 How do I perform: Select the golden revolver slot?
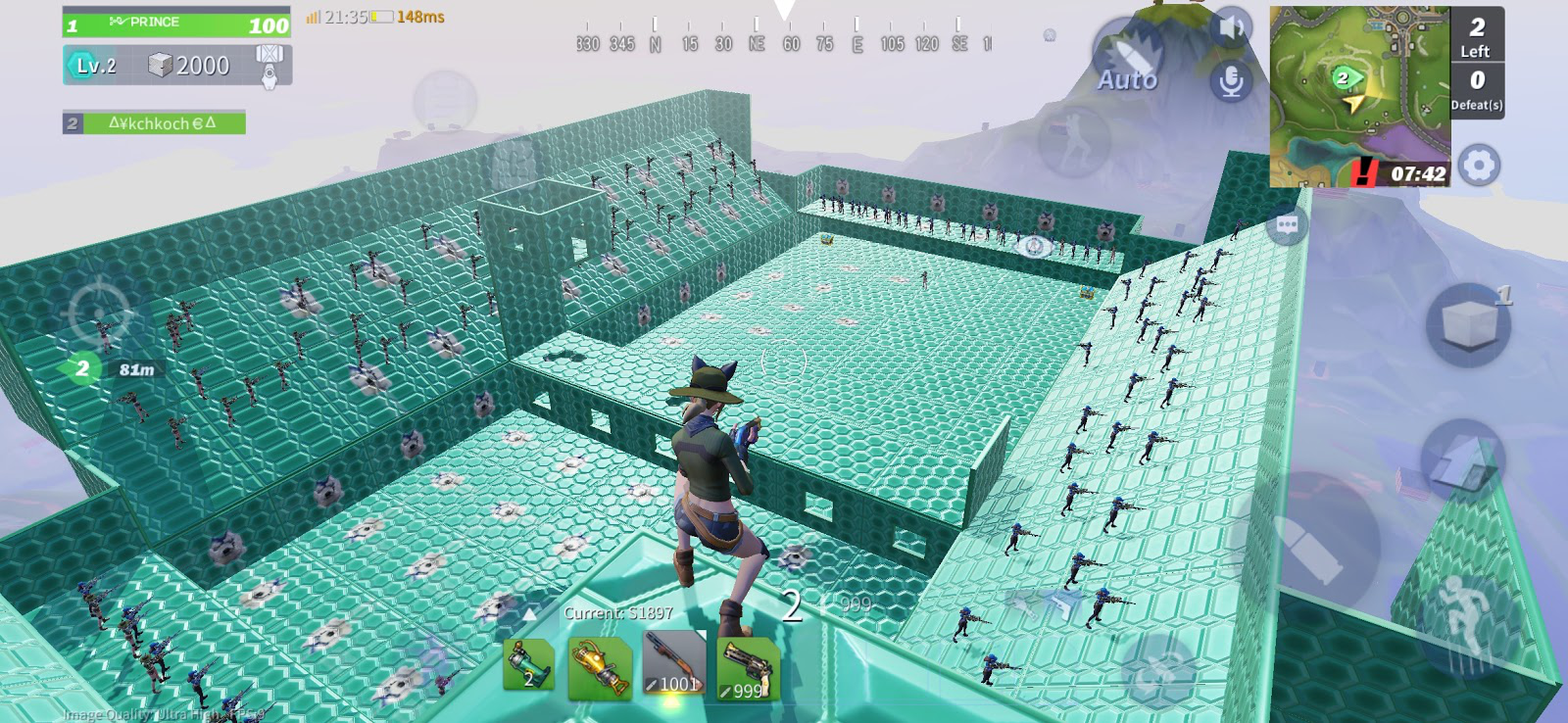(x=748, y=668)
